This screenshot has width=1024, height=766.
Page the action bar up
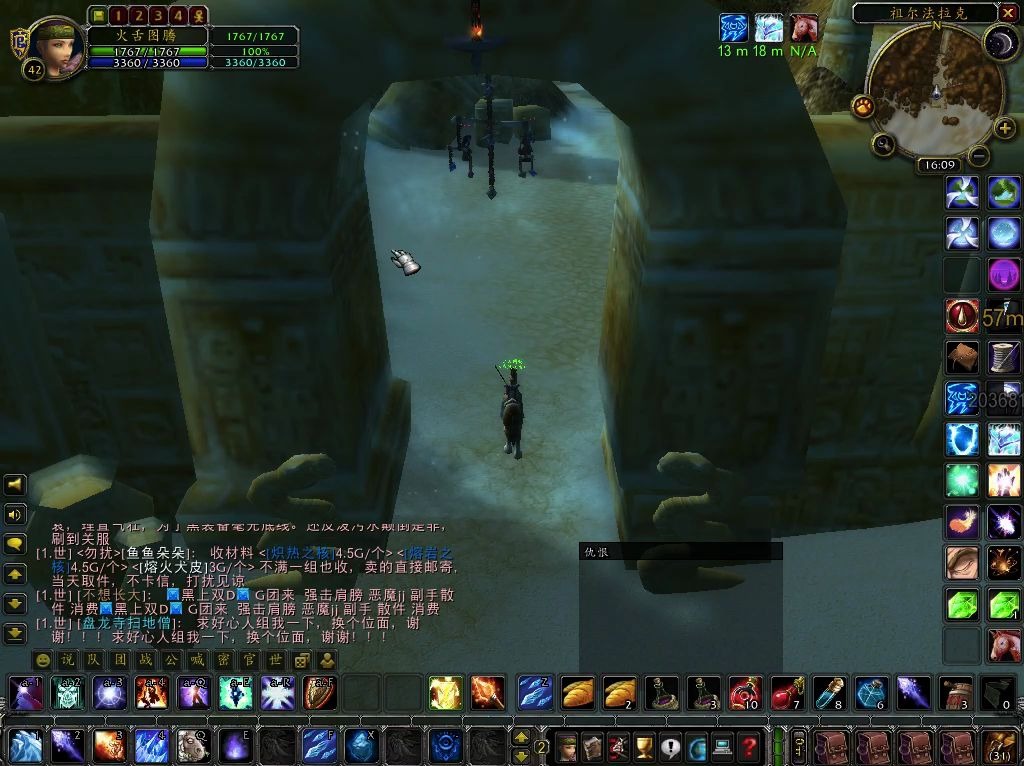[521, 737]
